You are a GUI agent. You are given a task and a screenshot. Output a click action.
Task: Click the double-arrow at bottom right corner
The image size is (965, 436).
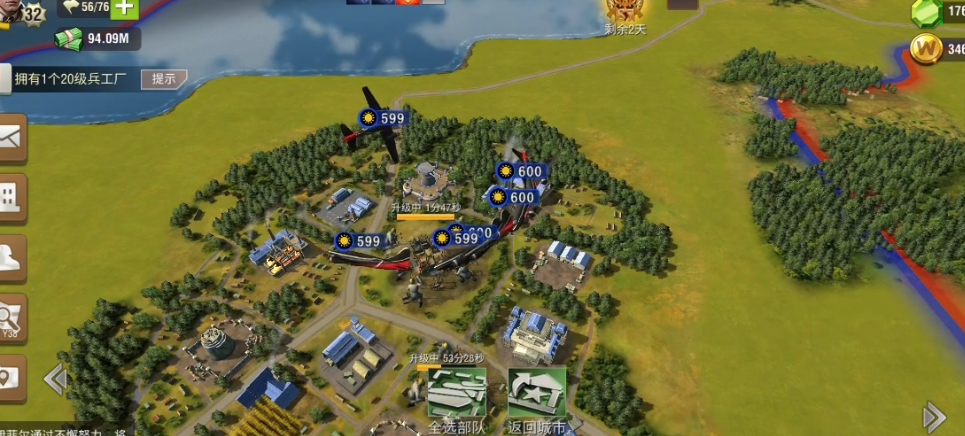934,416
